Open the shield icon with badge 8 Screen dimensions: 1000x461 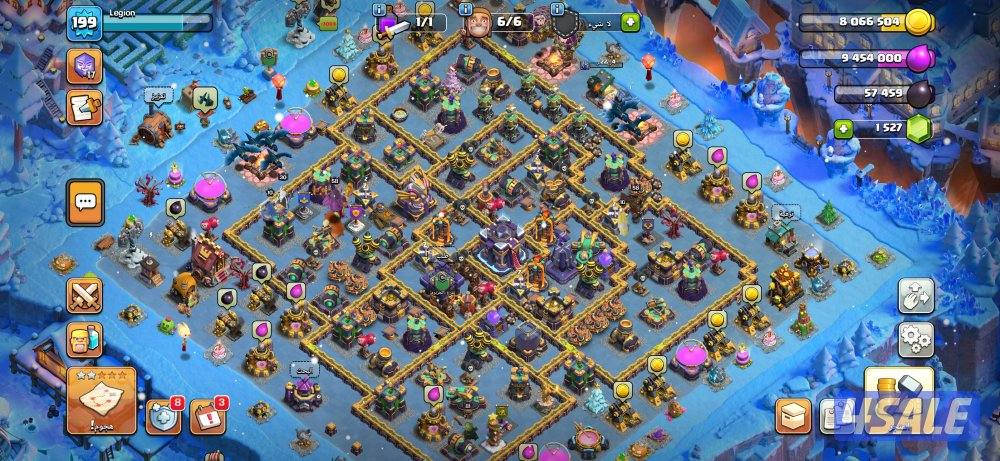pyautogui.click(x=164, y=416)
